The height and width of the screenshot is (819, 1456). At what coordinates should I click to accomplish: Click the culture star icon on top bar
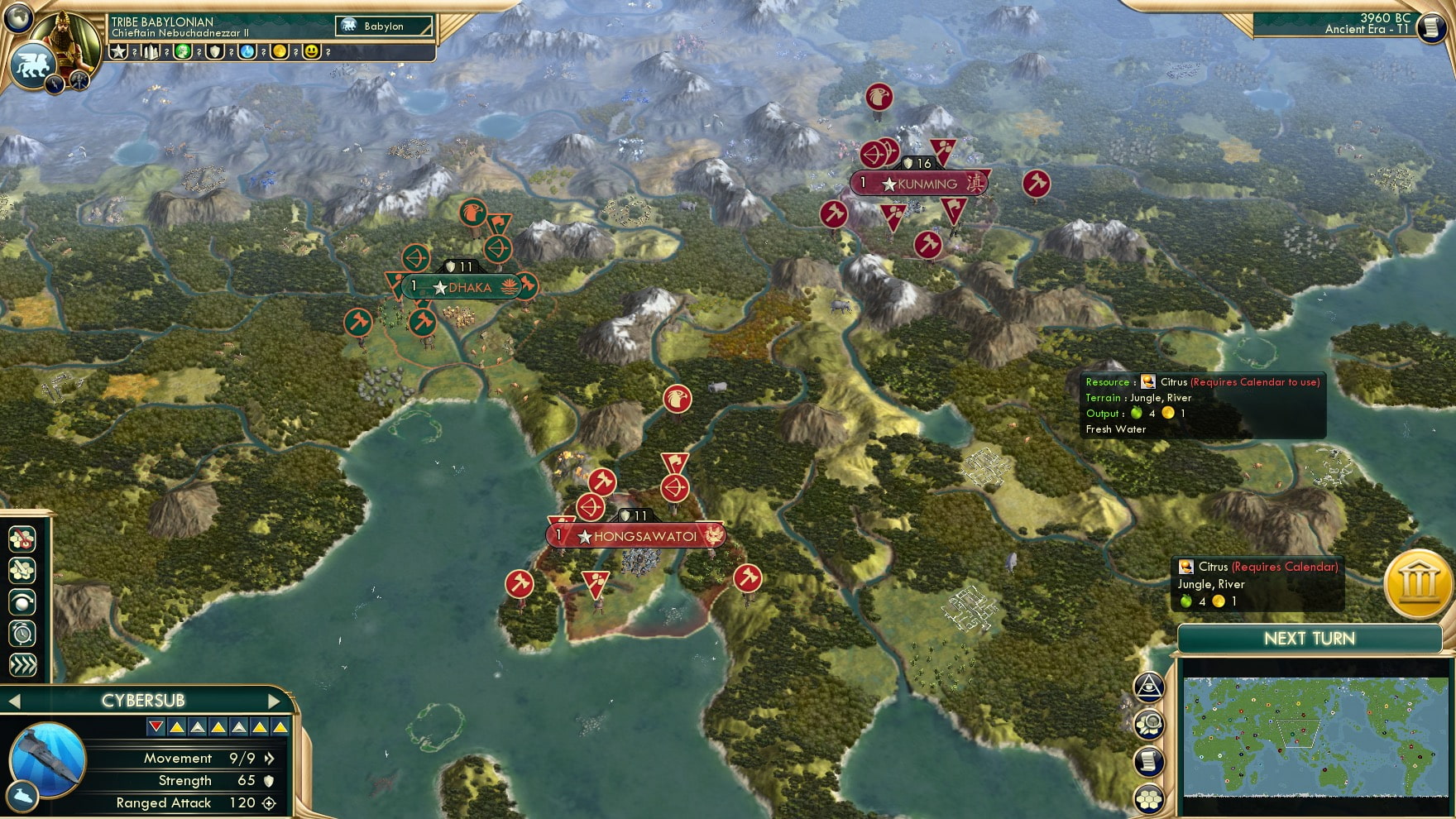point(118,51)
